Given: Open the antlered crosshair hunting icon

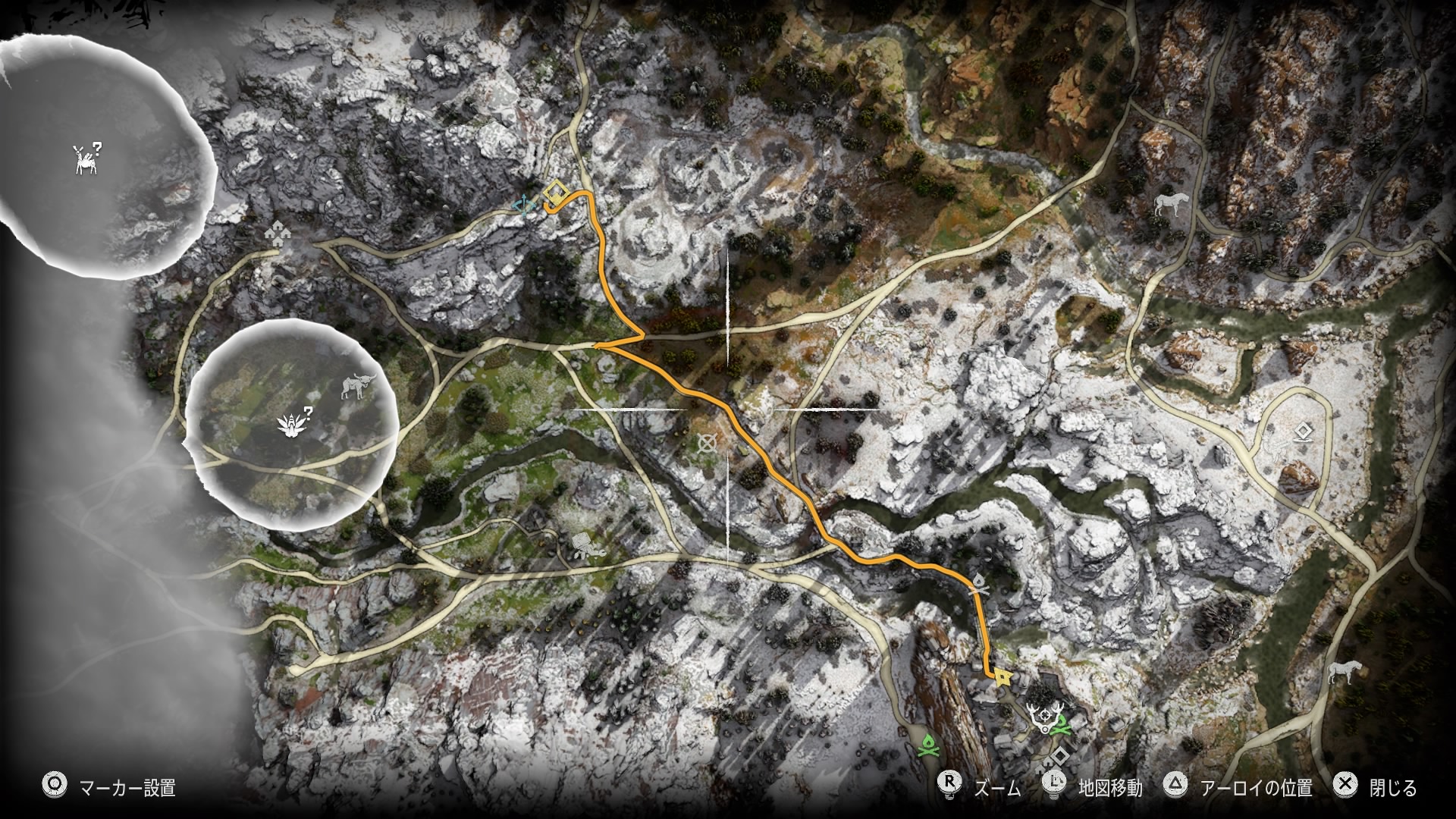Looking at the screenshot, I should [x=1044, y=714].
